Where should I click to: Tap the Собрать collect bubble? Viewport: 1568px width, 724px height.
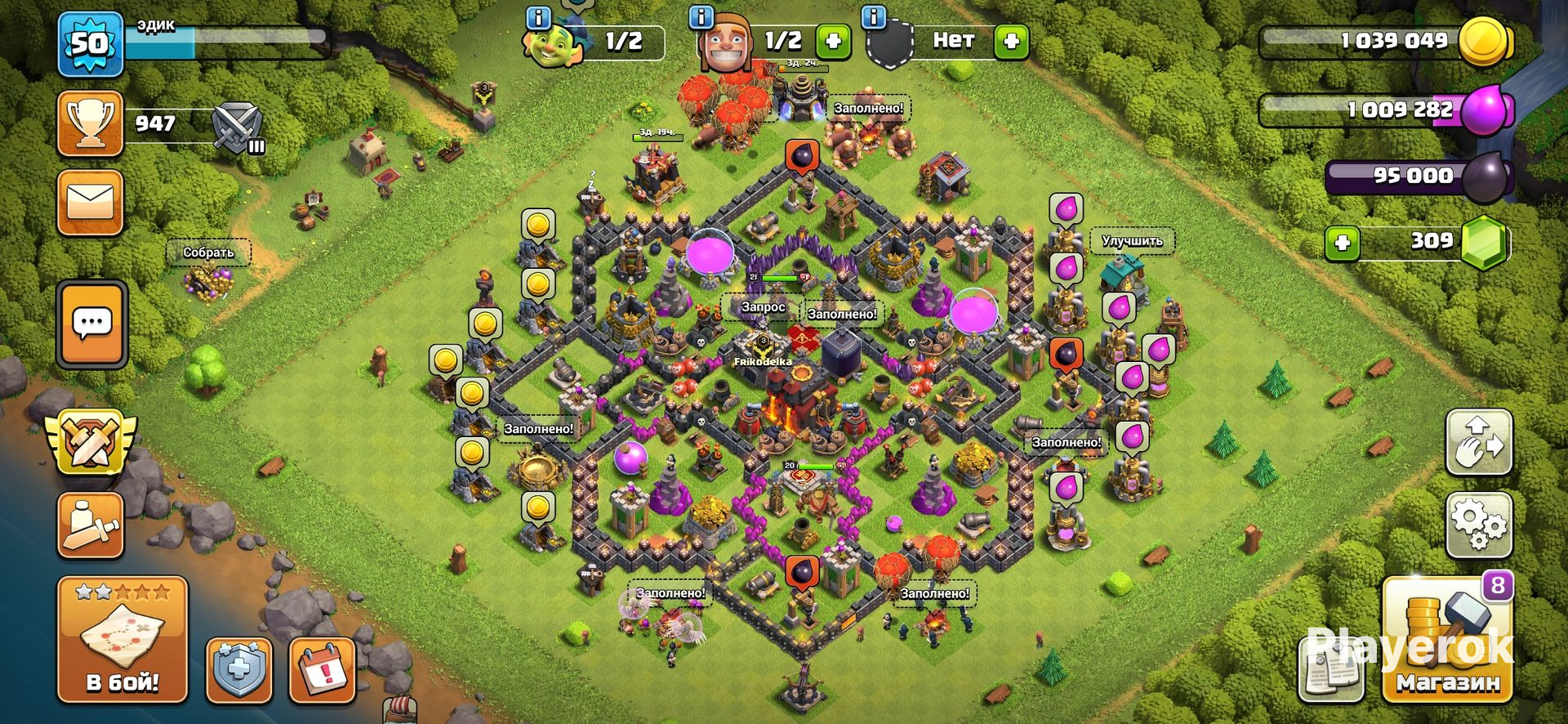click(208, 253)
